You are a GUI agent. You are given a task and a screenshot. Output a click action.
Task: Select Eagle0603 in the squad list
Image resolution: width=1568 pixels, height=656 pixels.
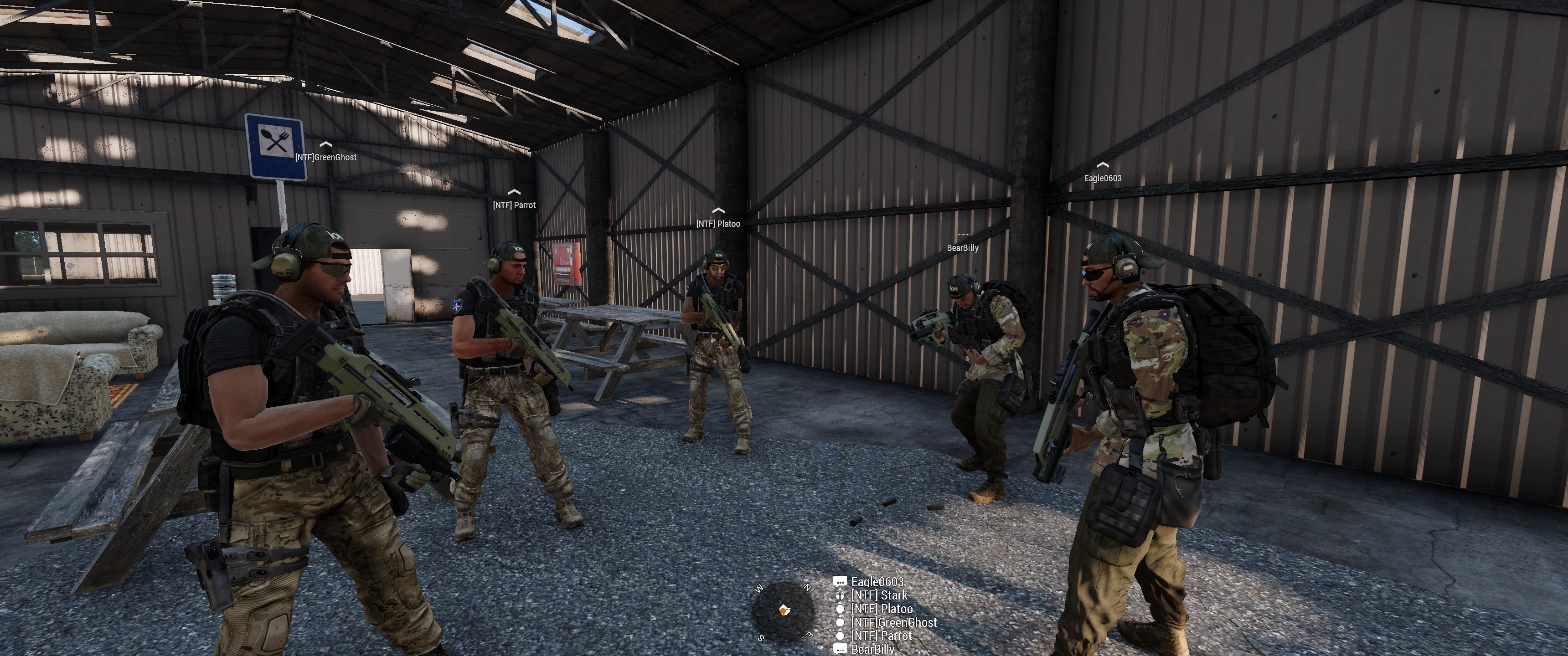(x=877, y=582)
